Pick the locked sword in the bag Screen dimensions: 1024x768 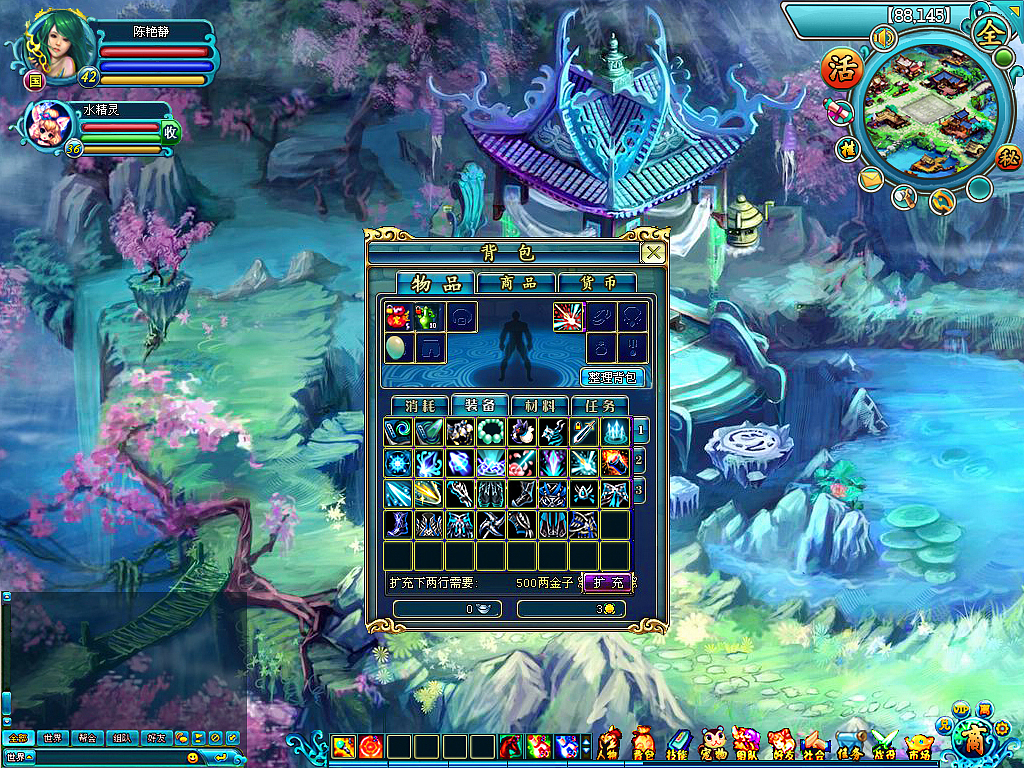click(584, 432)
